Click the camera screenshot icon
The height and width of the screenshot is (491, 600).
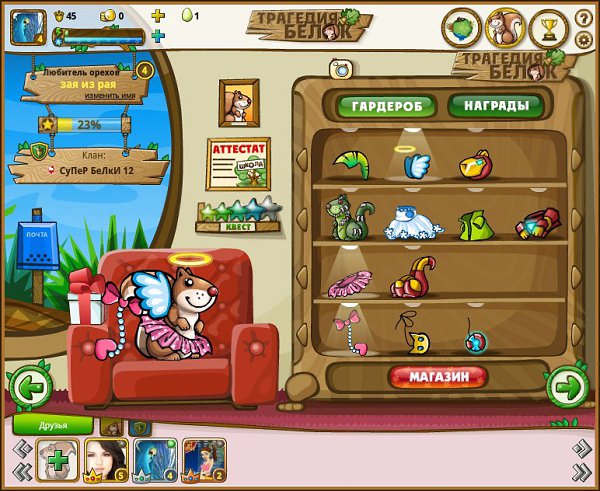coord(341,69)
